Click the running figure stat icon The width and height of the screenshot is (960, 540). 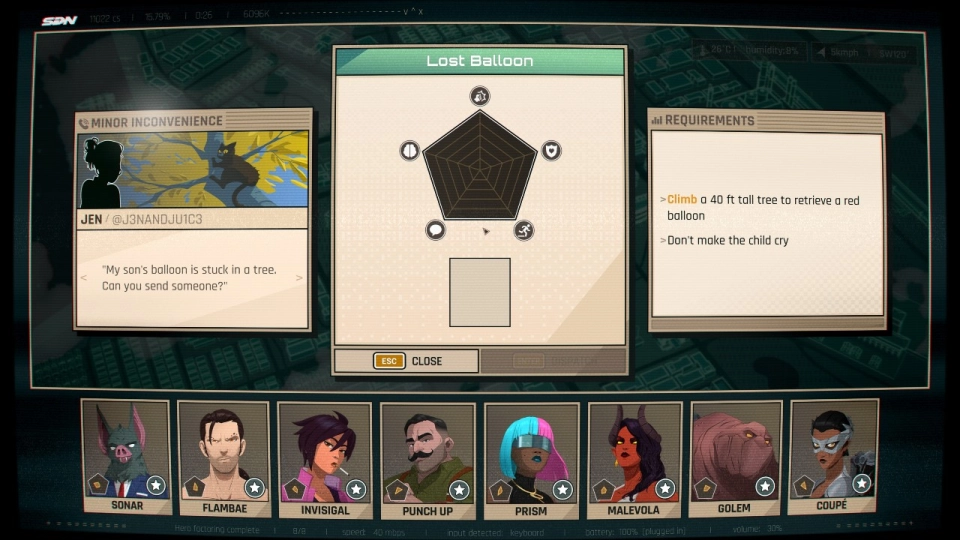pyautogui.click(x=524, y=230)
